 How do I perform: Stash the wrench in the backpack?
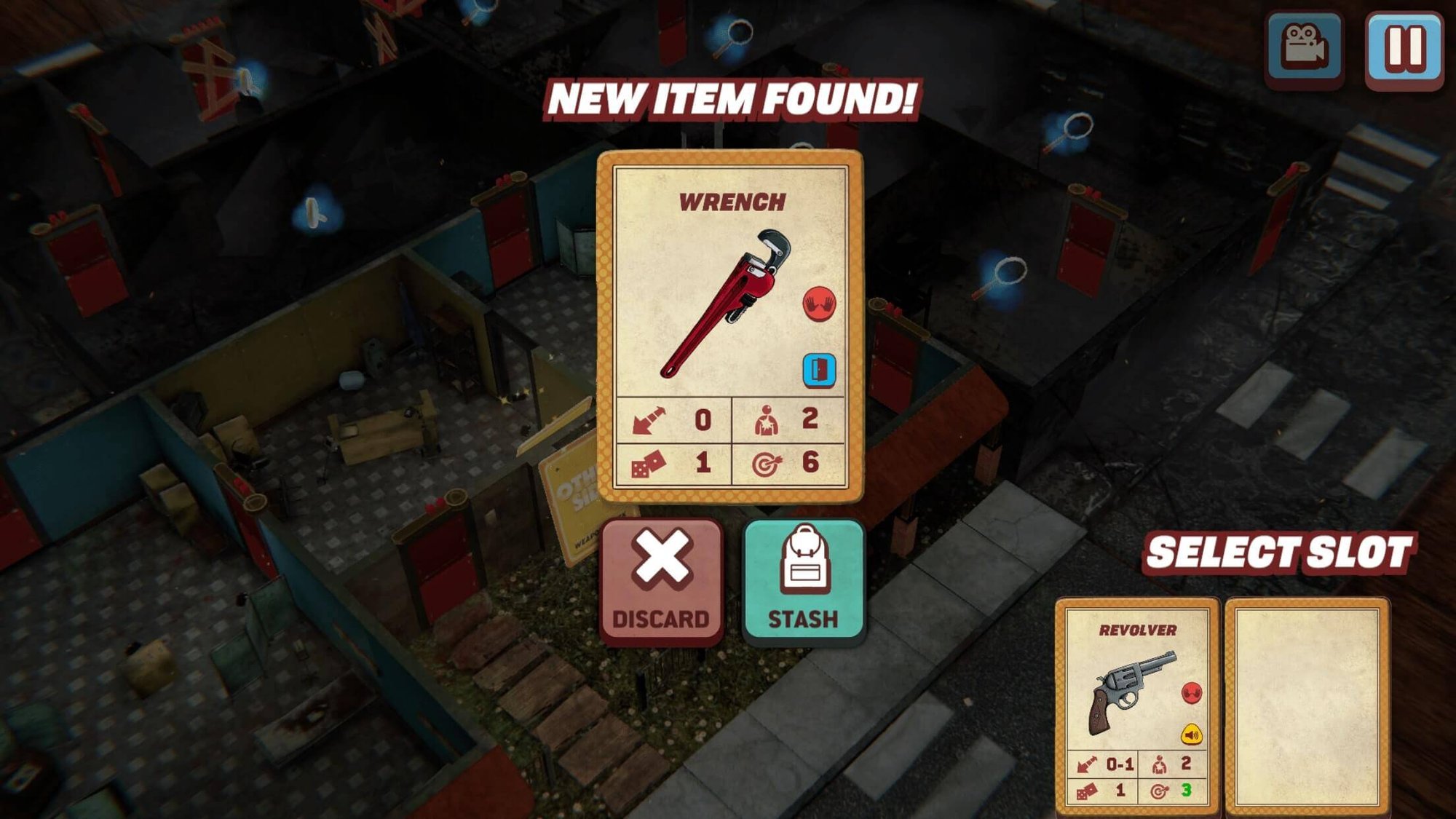pyautogui.click(x=803, y=581)
